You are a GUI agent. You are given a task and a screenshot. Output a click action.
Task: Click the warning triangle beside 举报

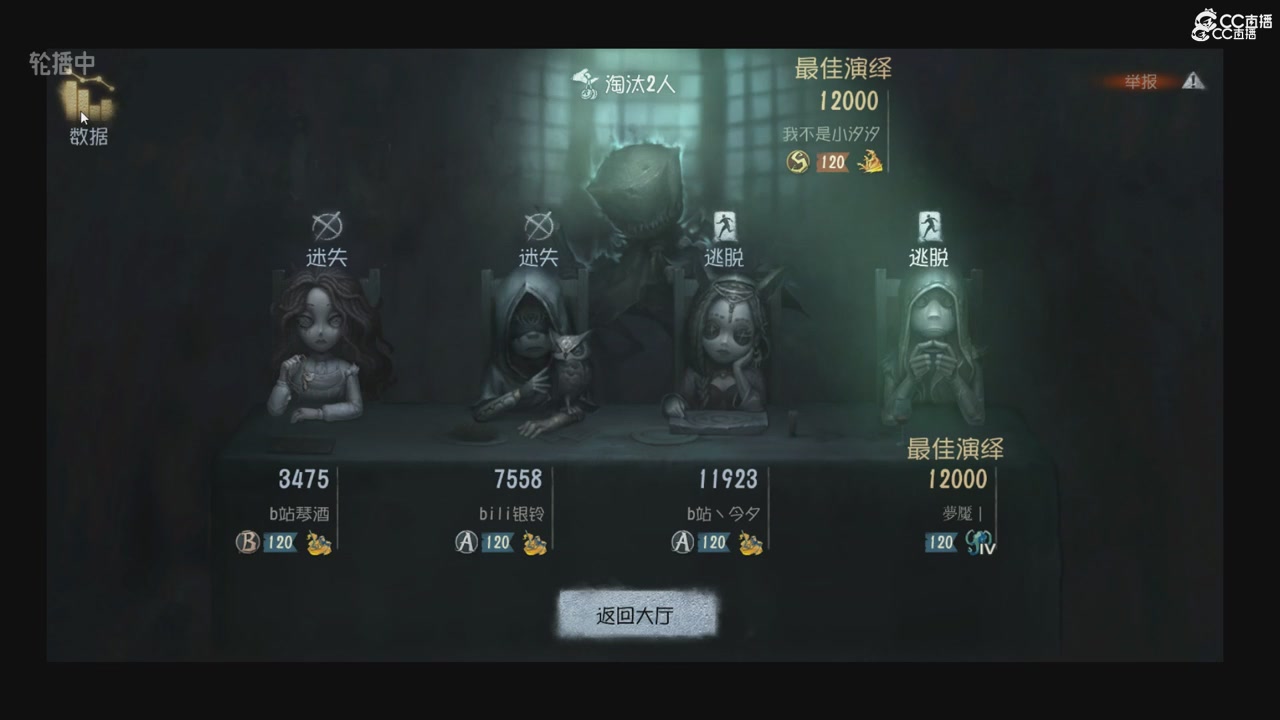(x=1193, y=82)
